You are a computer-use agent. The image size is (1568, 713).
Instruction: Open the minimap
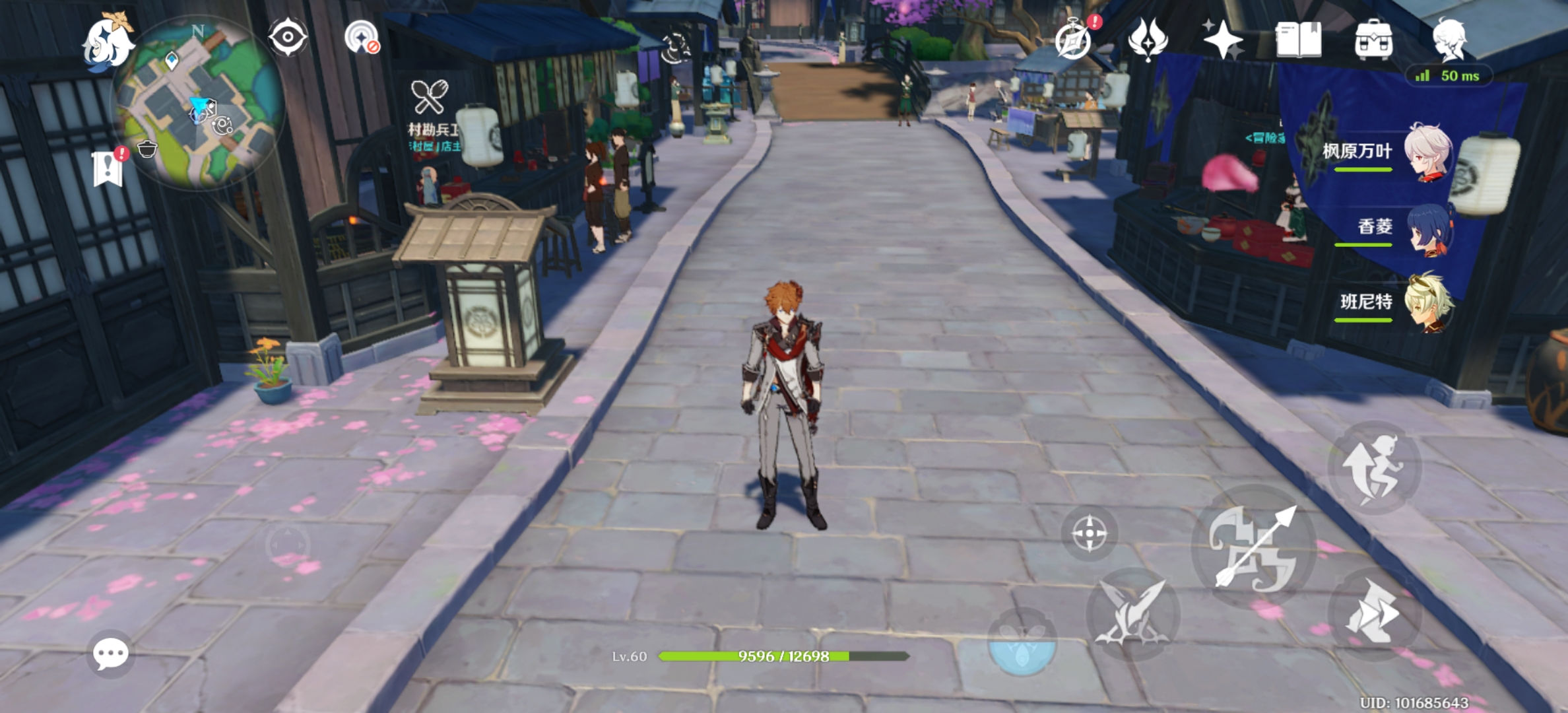click(198, 102)
